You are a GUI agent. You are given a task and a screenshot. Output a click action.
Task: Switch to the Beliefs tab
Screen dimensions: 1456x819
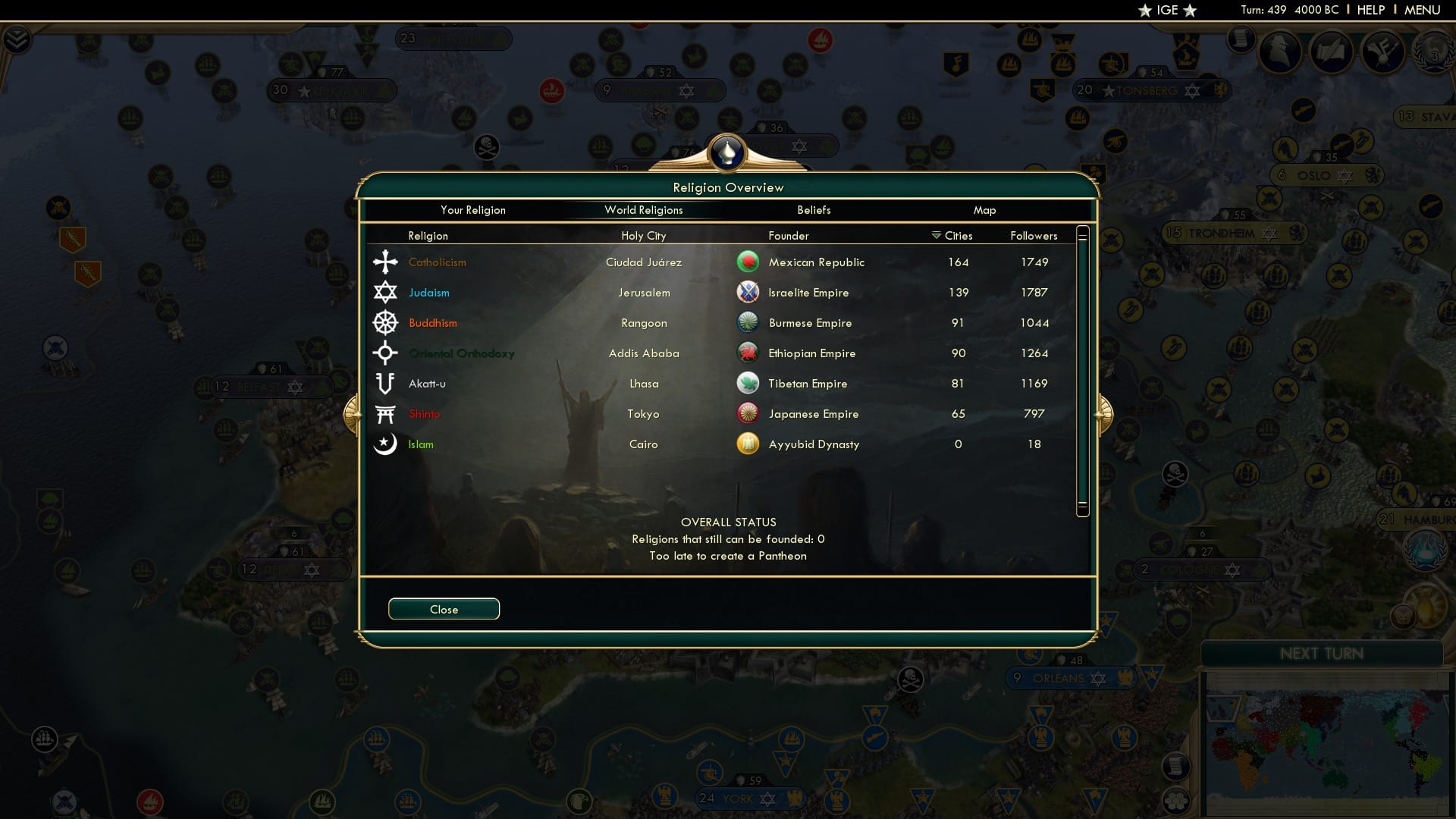tap(814, 210)
